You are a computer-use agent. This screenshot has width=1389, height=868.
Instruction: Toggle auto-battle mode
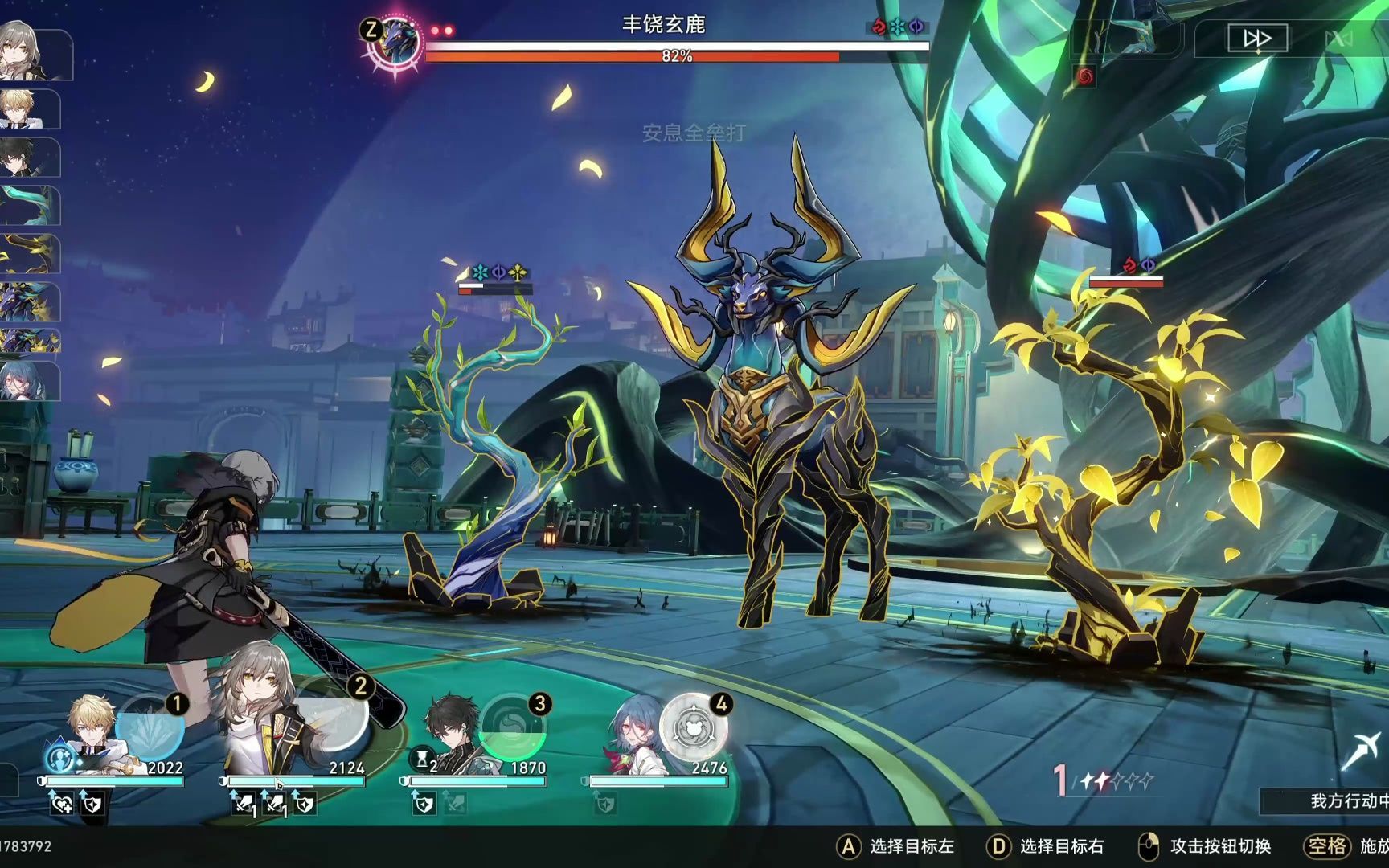tap(1338, 38)
